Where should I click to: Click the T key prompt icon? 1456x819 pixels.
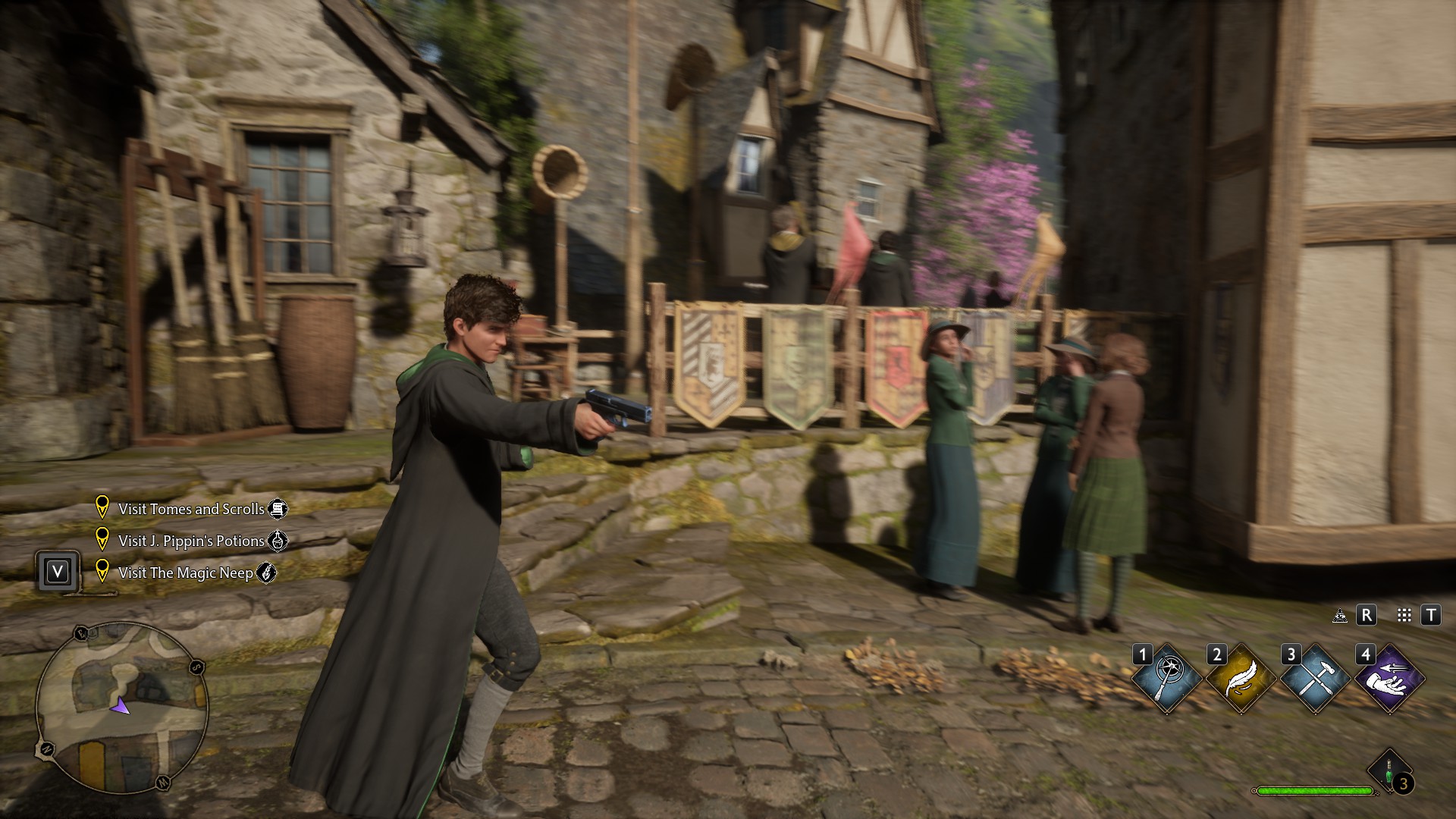point(1431,615)
